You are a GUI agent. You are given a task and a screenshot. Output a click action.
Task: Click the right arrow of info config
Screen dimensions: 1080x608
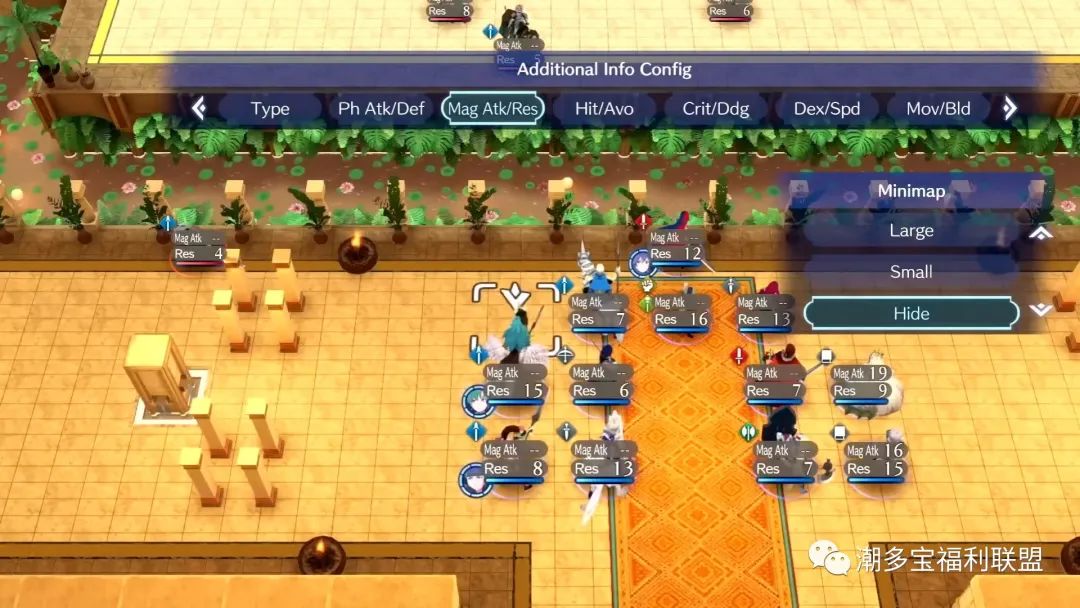coord(1010,108)
